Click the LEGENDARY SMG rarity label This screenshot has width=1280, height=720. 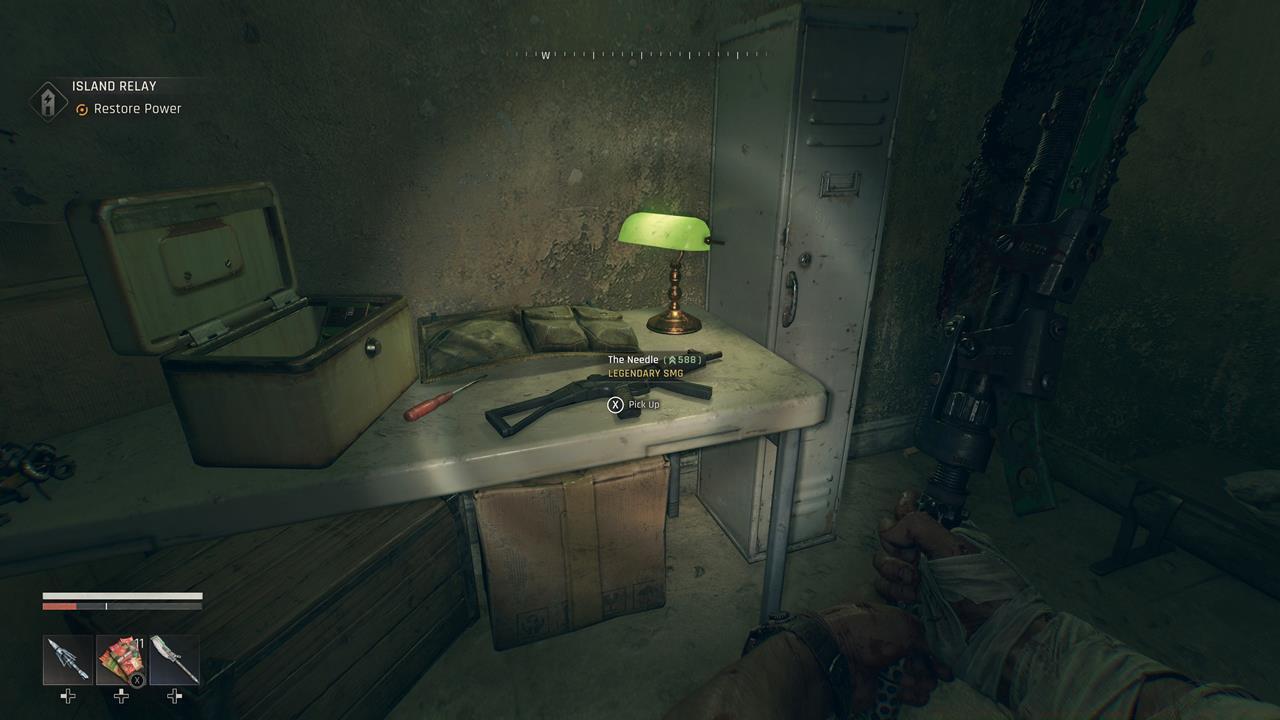point(645,372)
